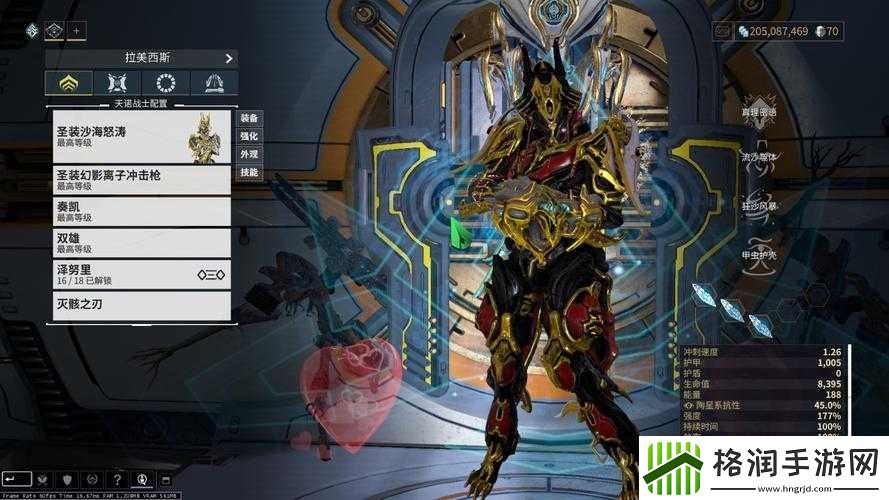889x500 pixels.
Task: Open the question mark help button
Action: tap(118, 480)
